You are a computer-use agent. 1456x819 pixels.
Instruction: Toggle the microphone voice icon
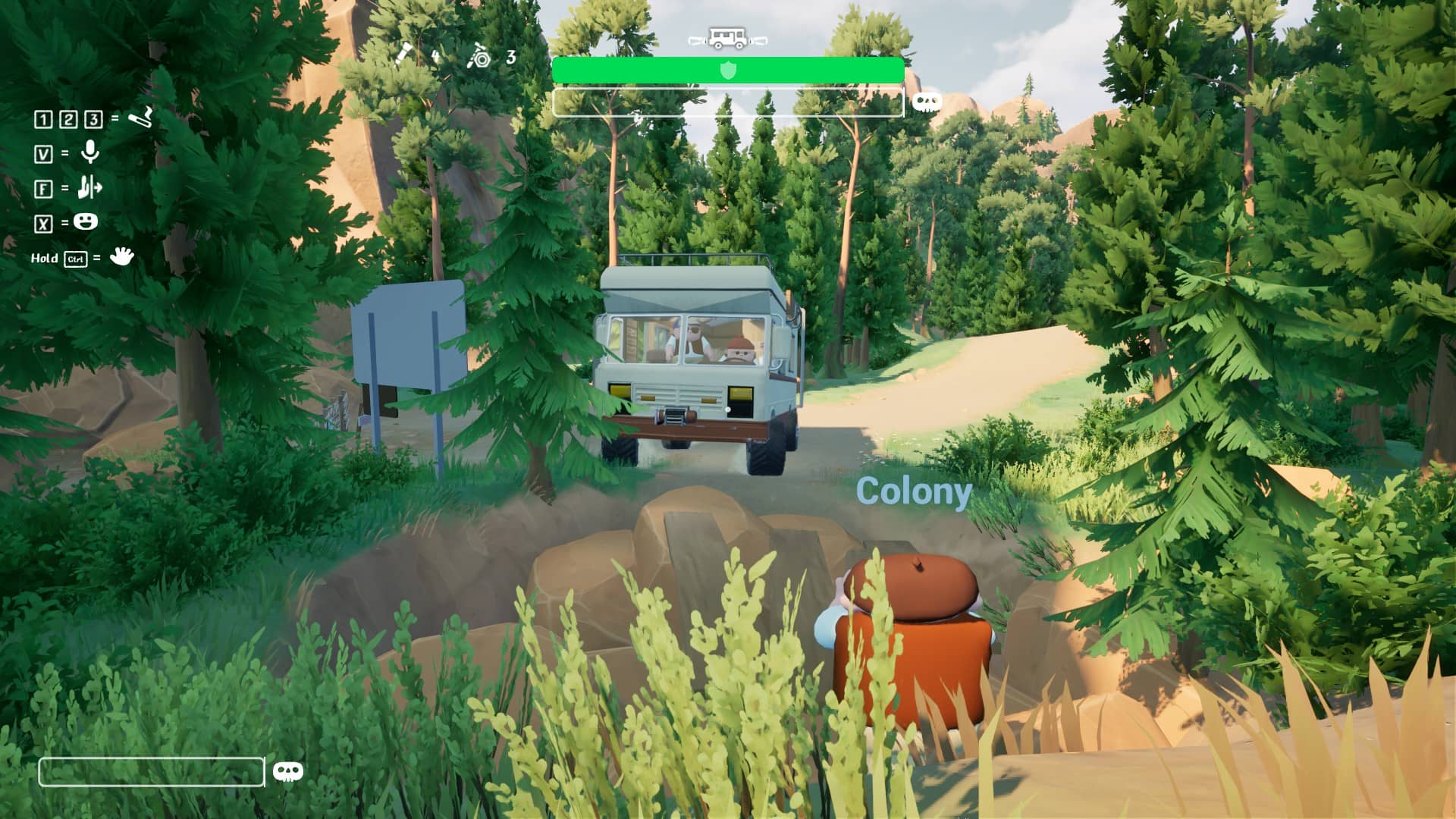pos(90,152)
